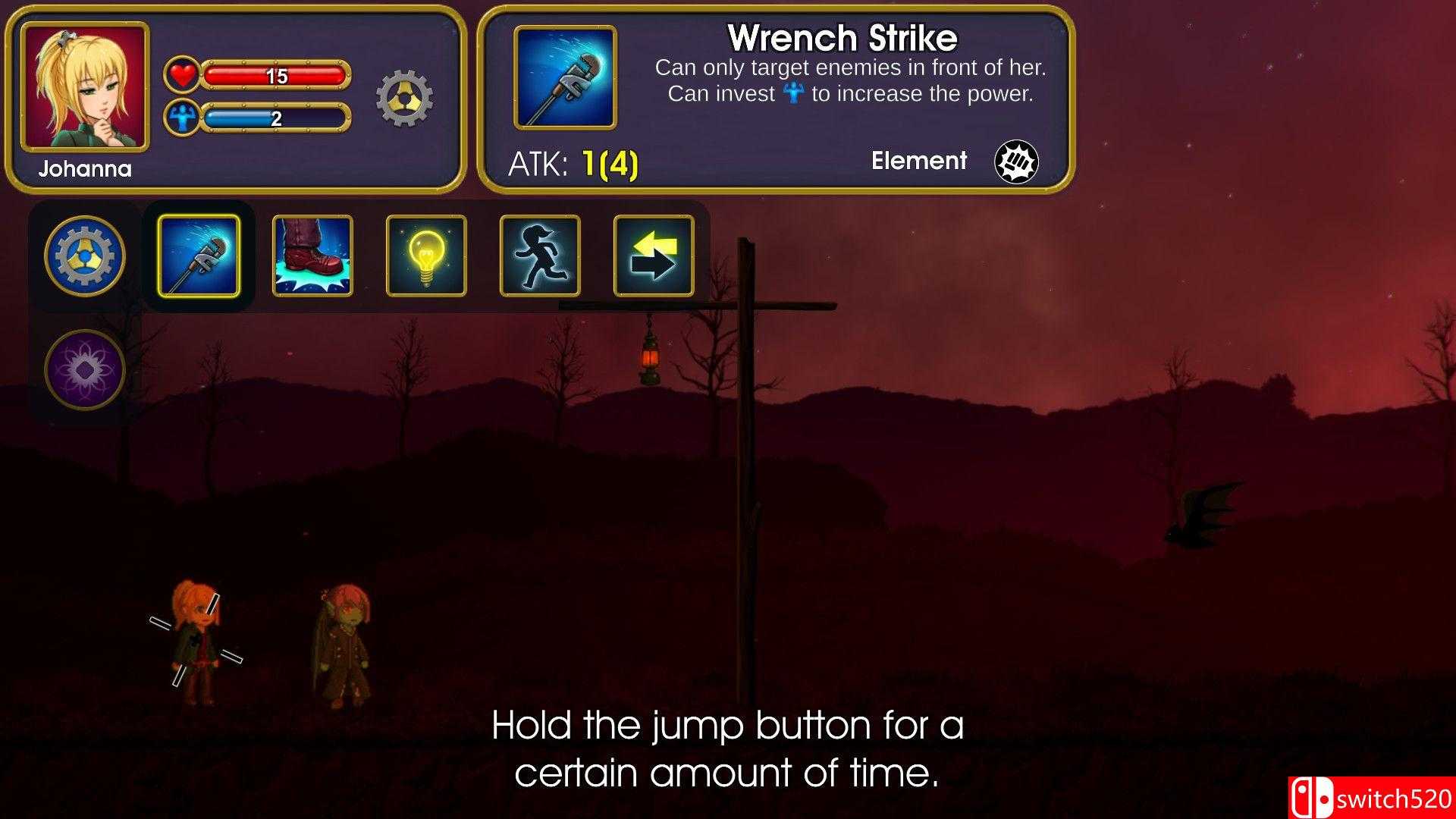Click the Wrench Strike title text

coord(844,36)
